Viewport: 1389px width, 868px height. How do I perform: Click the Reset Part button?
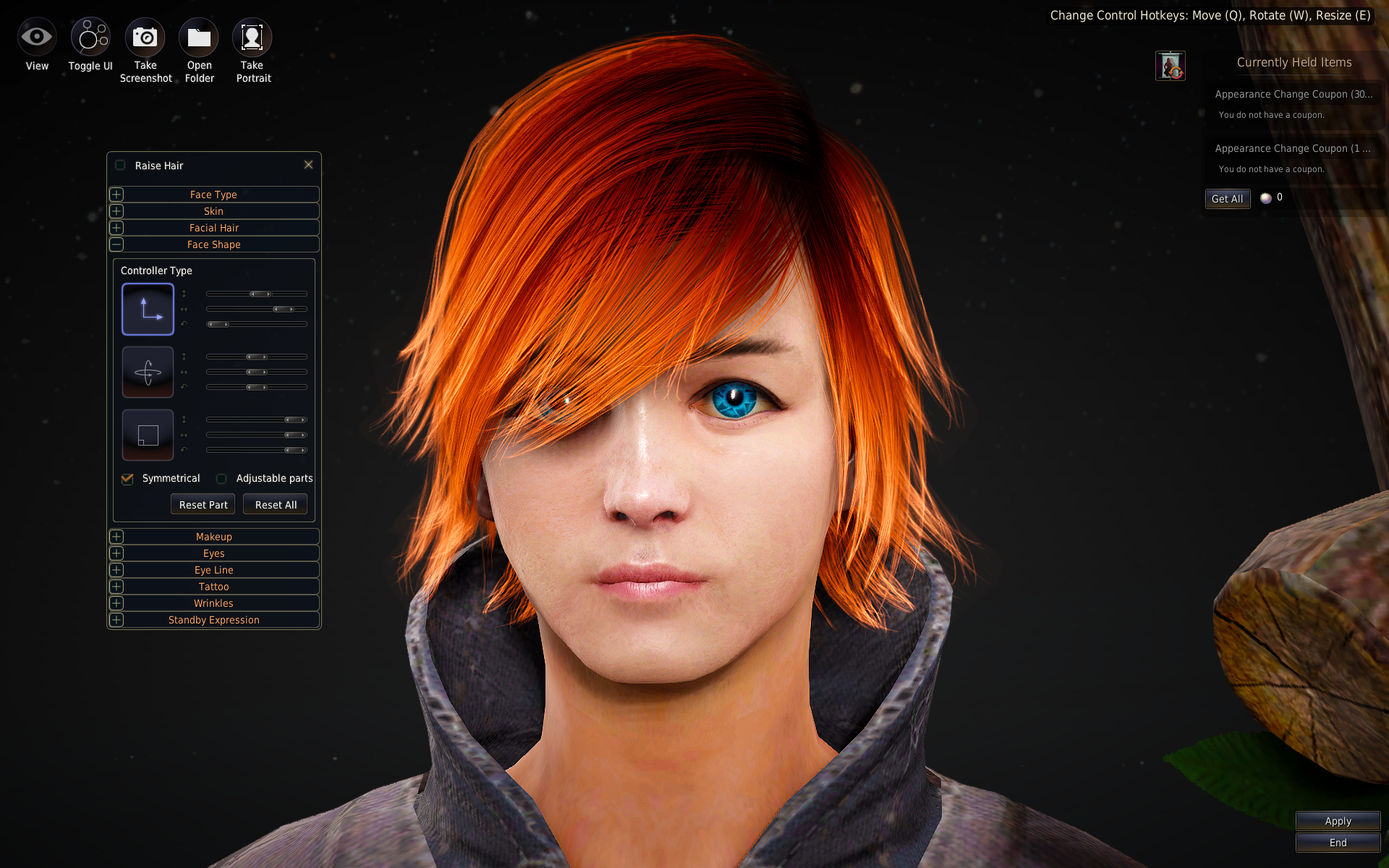pyautogui.click(x=203, y=505)
